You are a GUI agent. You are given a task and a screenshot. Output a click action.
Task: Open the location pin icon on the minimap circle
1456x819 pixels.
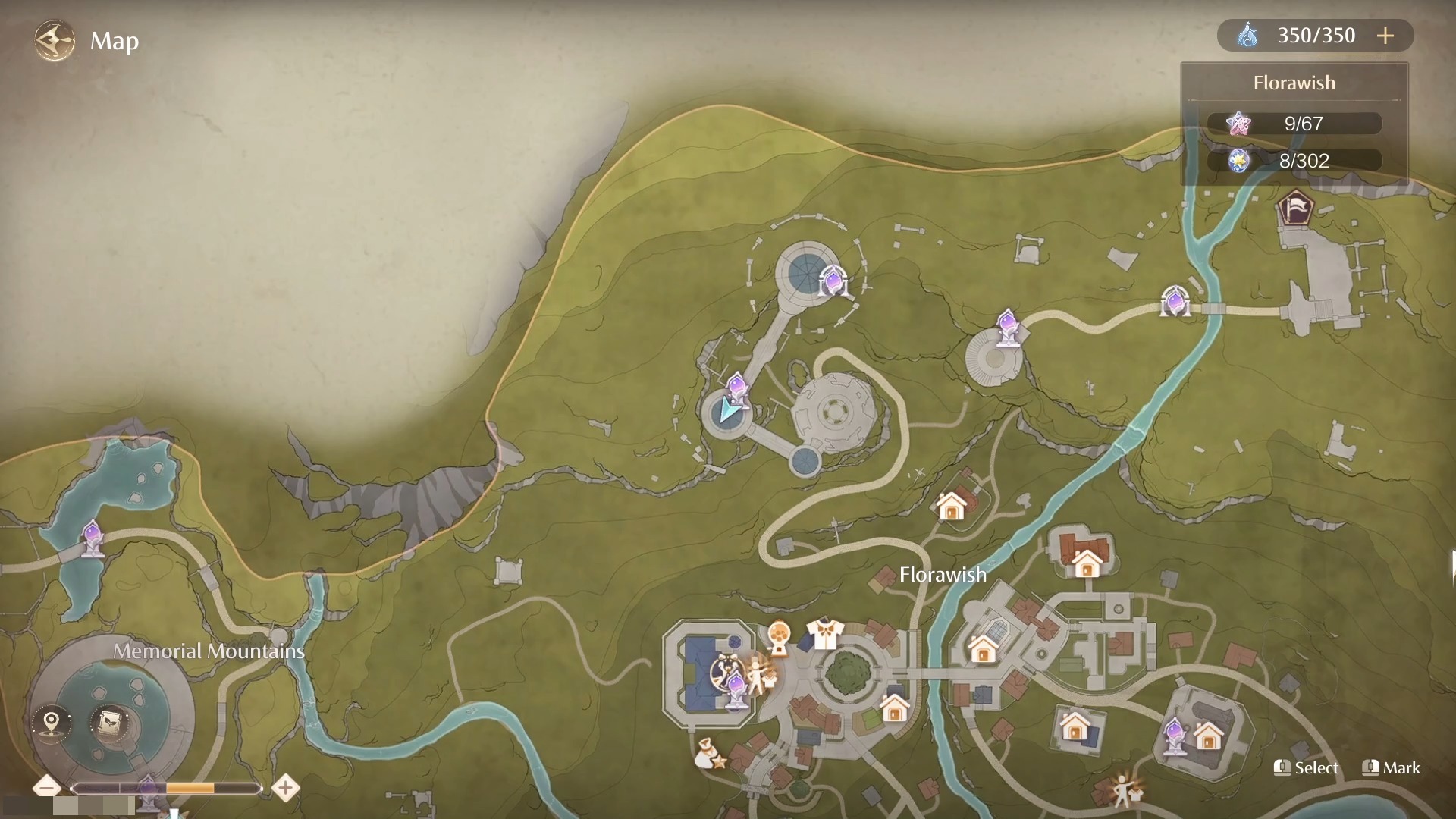pos(51,723)
